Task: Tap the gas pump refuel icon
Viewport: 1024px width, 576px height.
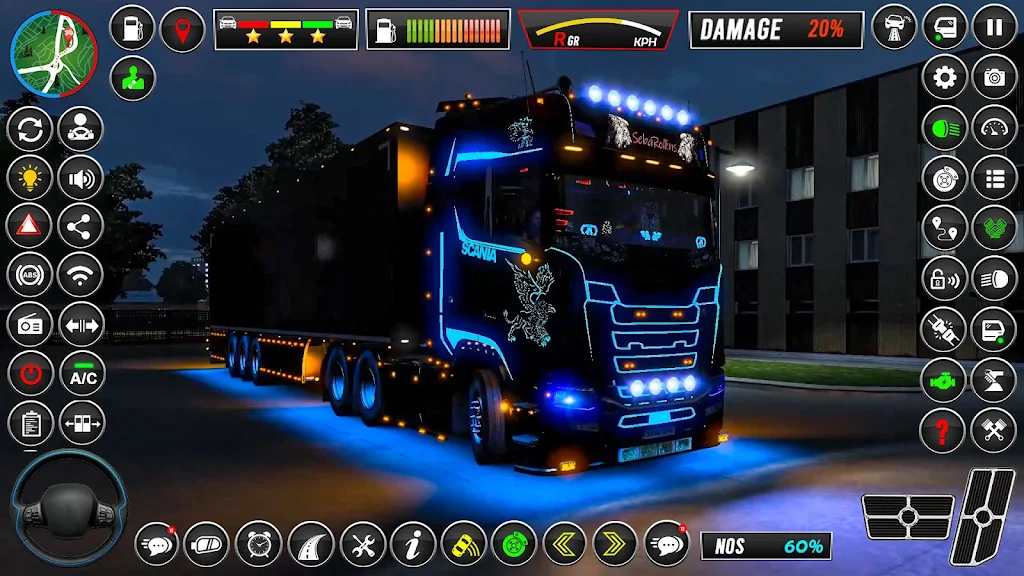Action: [132, 28]
